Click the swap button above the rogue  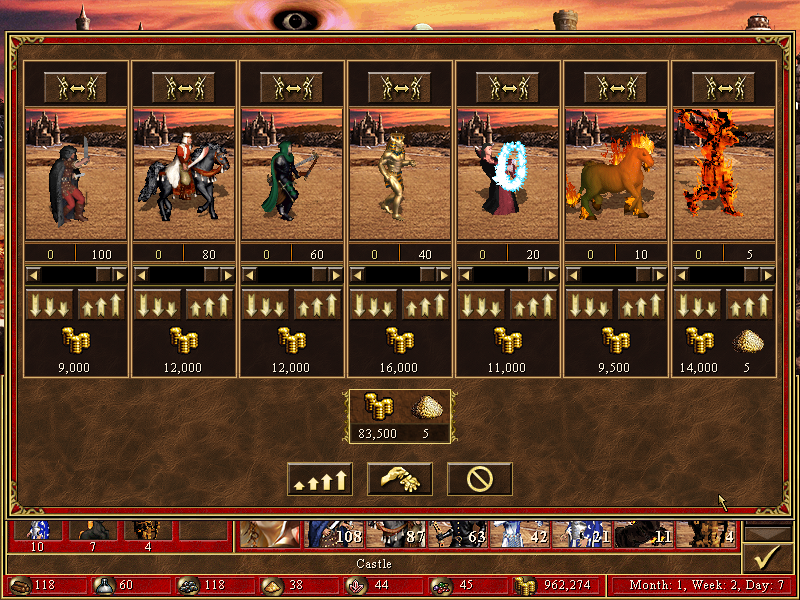pos(75,87)
